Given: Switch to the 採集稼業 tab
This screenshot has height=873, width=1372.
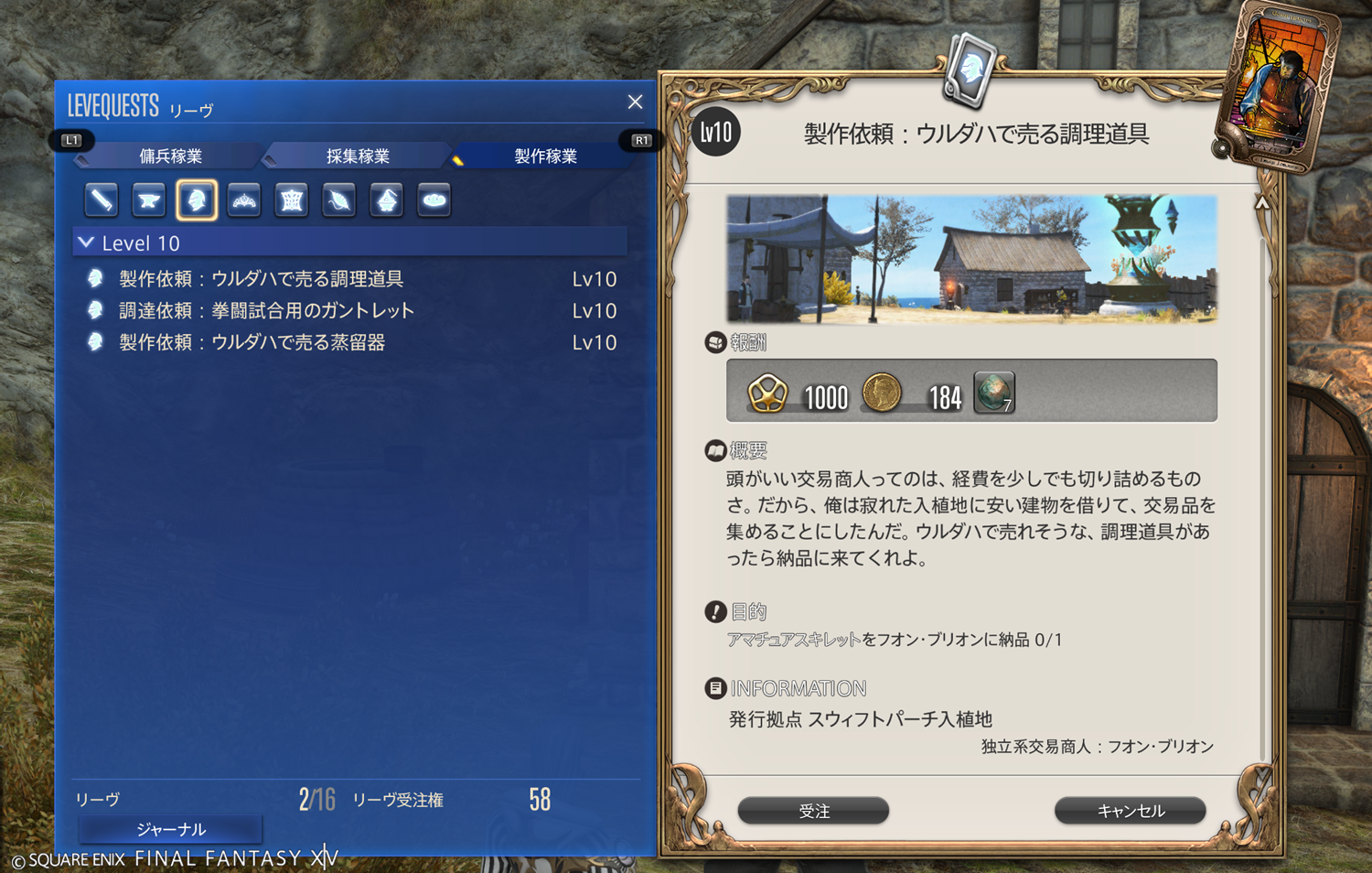Looking at the screenshot, I should (358, 156).
